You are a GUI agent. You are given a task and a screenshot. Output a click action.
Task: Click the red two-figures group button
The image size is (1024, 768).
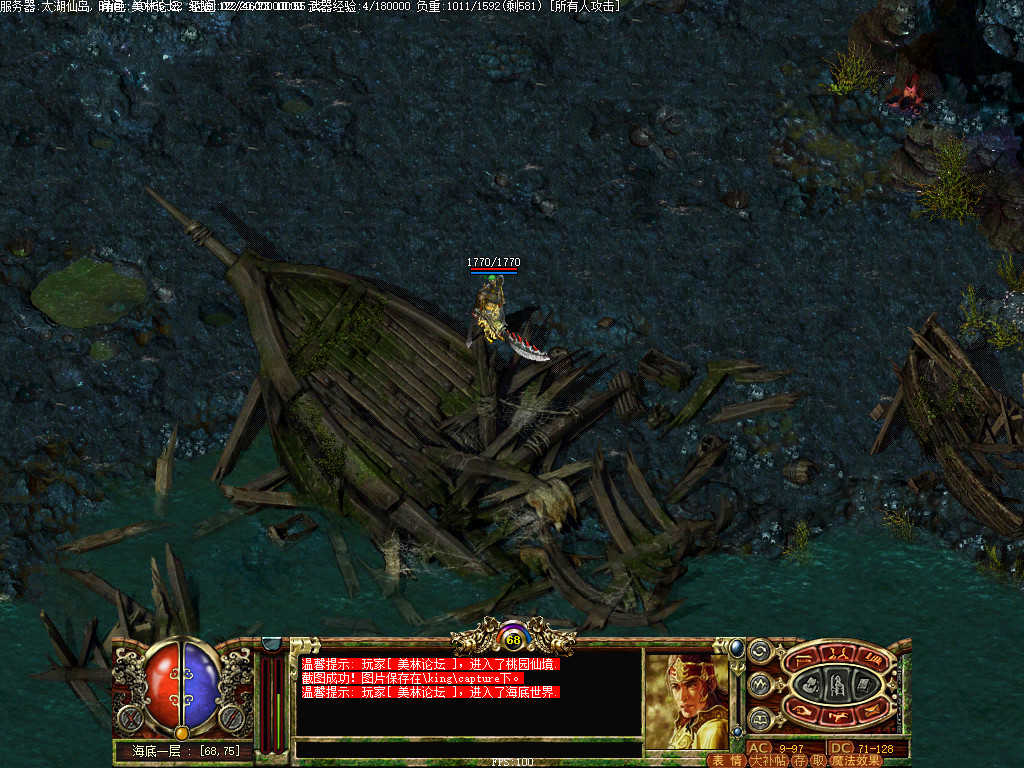[841, 654]
